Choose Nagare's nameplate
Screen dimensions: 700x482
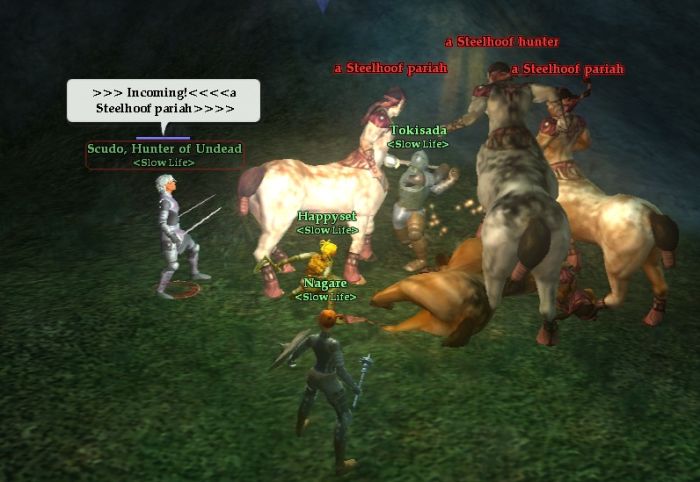[x=325, y=283]
